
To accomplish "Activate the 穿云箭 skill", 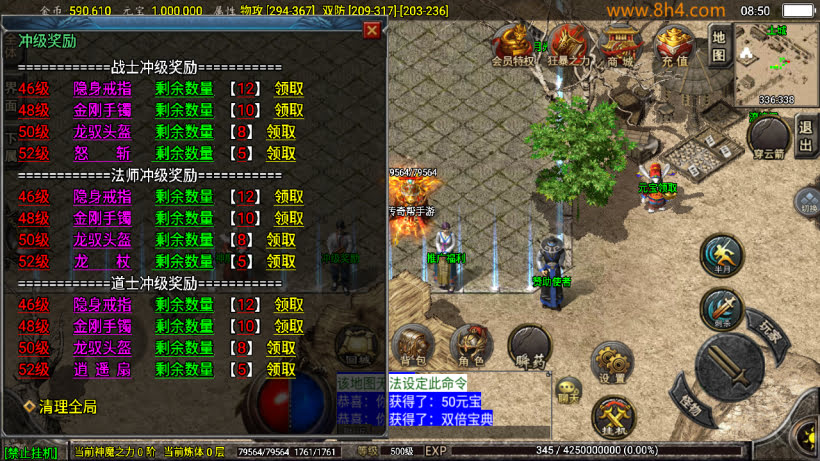I will [768, 137].
